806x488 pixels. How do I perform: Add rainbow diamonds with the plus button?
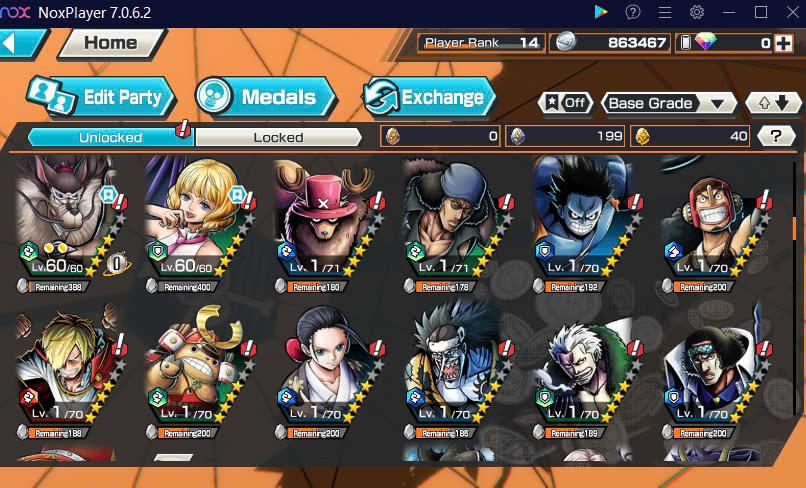[x=783, y=43]
